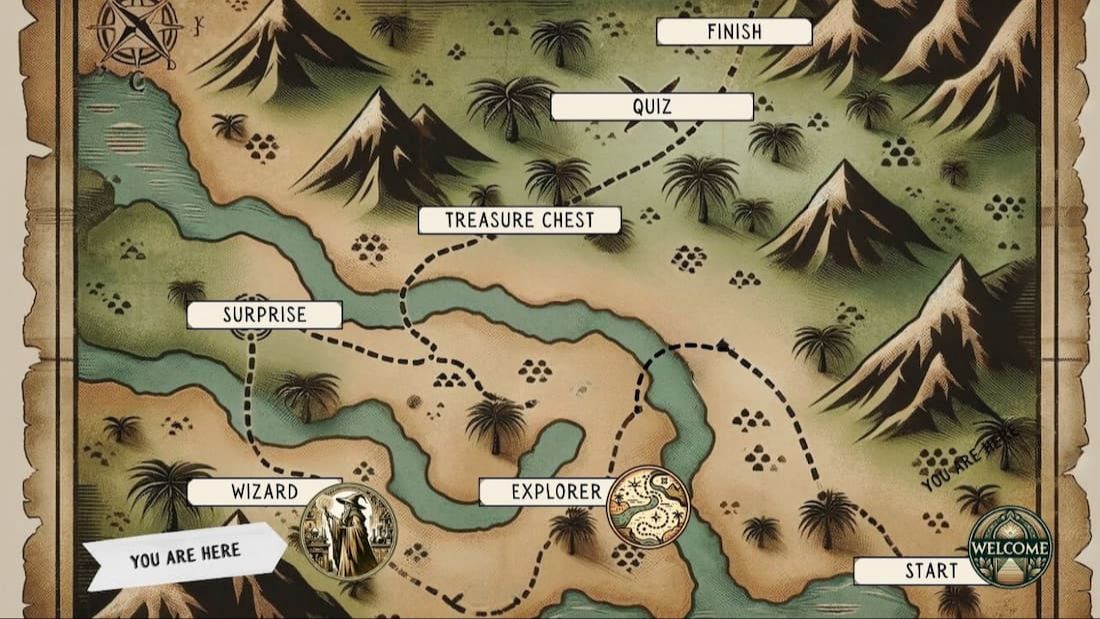This screenshot has height=619, width=1100.
Task: Click the wizard portrait medallion
Action: (349, 531)
